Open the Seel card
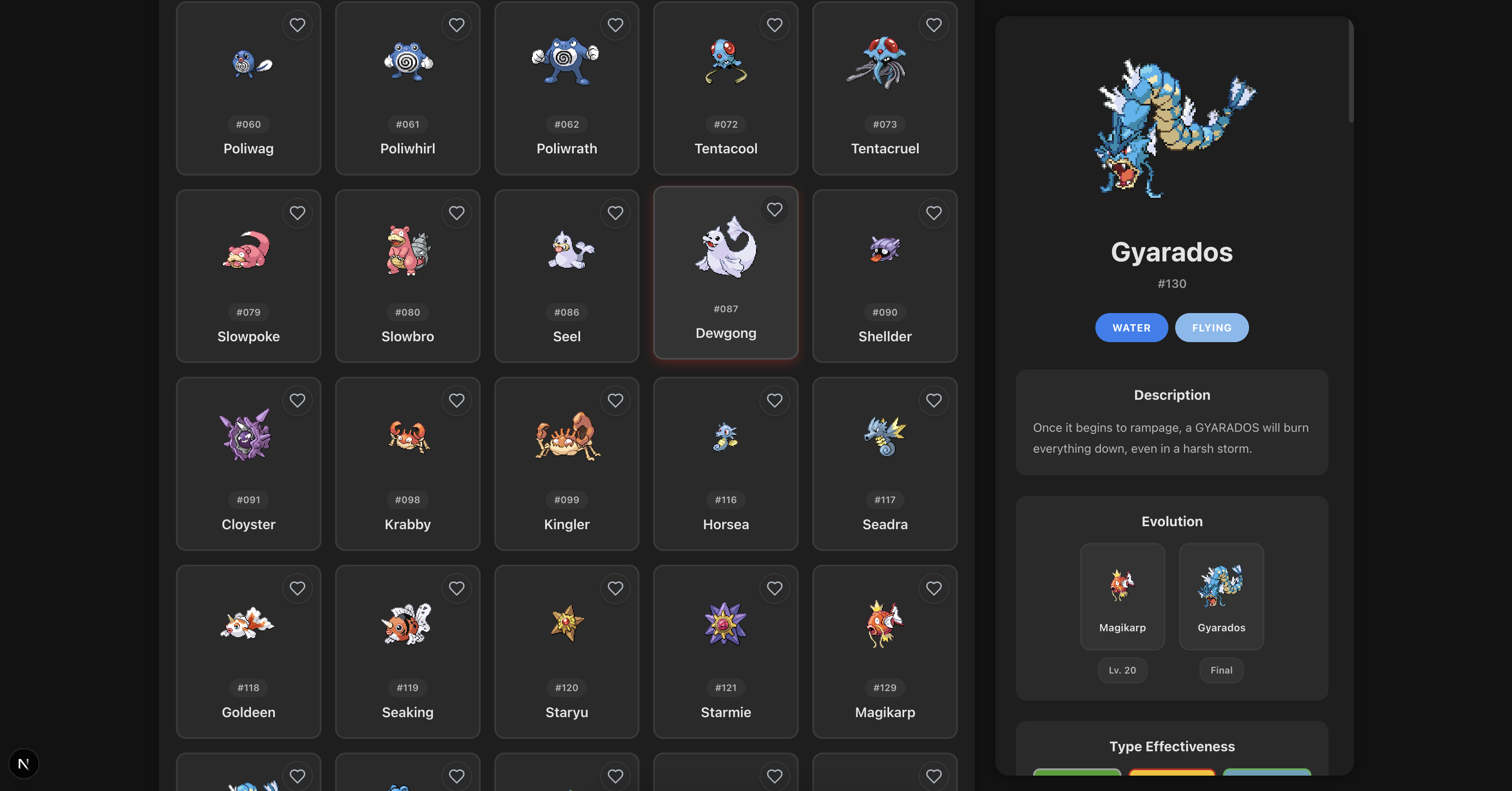 (566, 276)
